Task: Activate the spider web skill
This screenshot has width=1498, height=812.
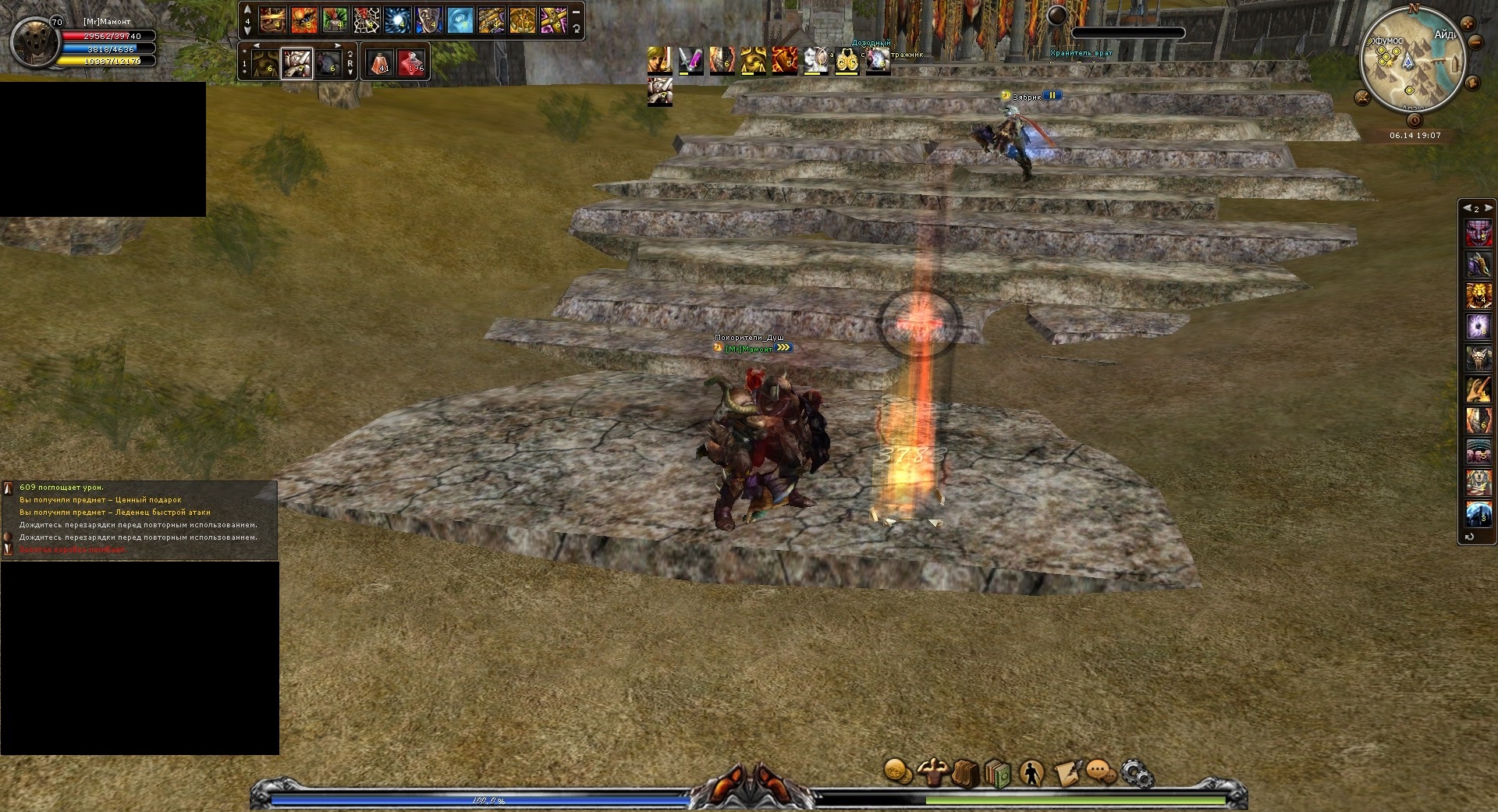Action: tap(366, 20)
